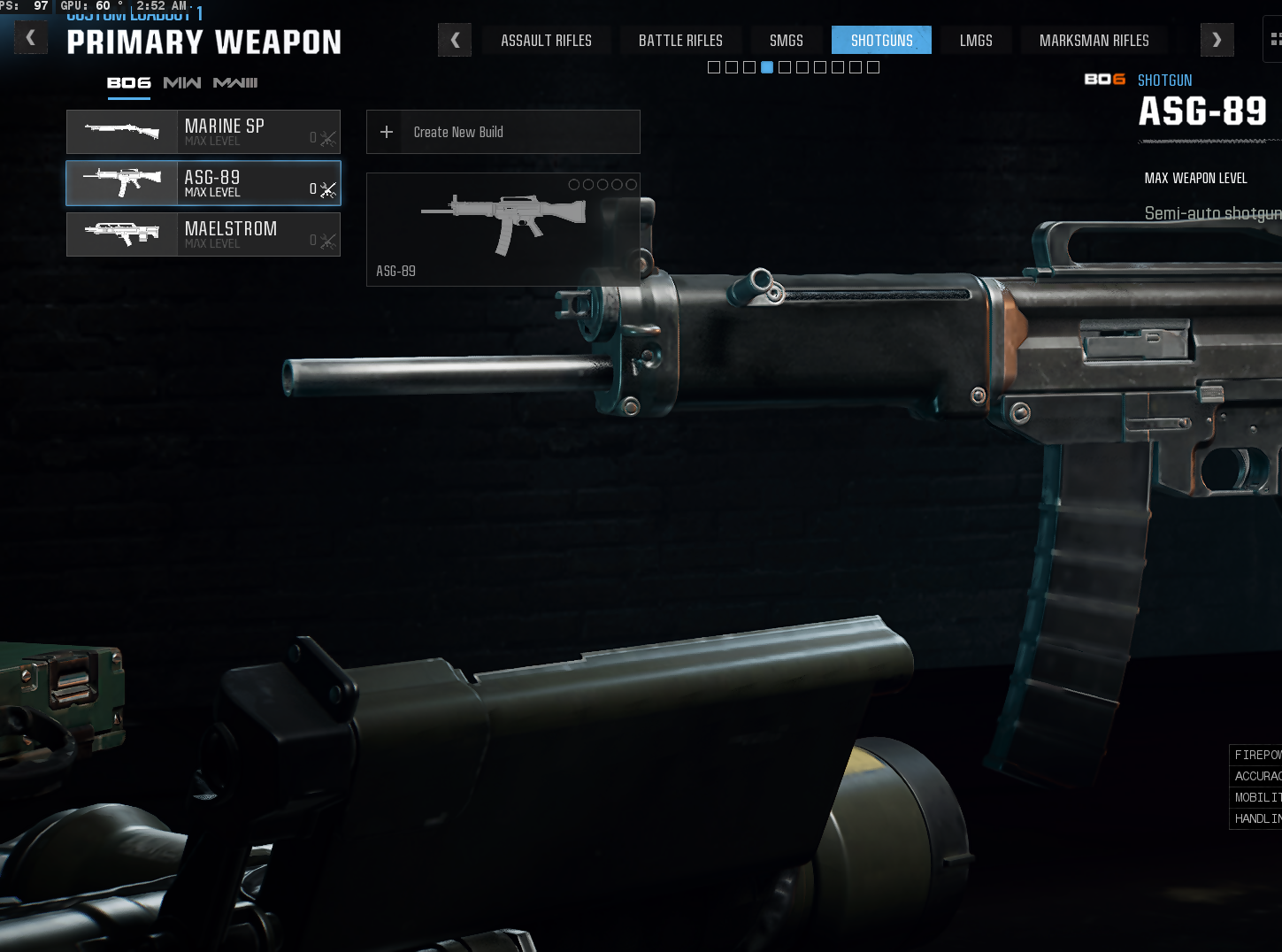Click the right arrow for more categories
The image size is (1282, 952).
pos(1217,40)
